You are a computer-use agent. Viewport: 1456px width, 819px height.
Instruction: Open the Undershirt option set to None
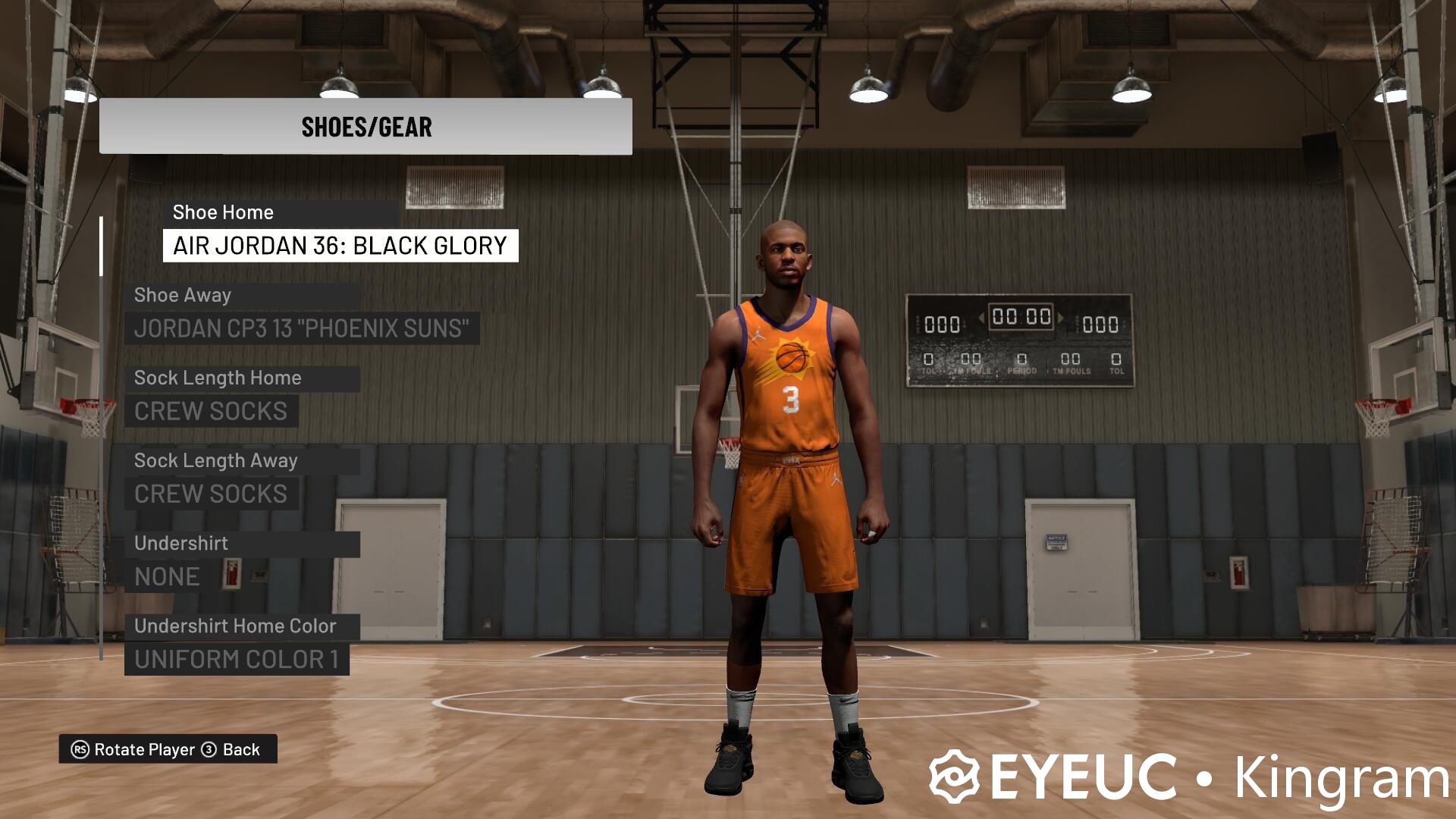click(x=167, y=576)
